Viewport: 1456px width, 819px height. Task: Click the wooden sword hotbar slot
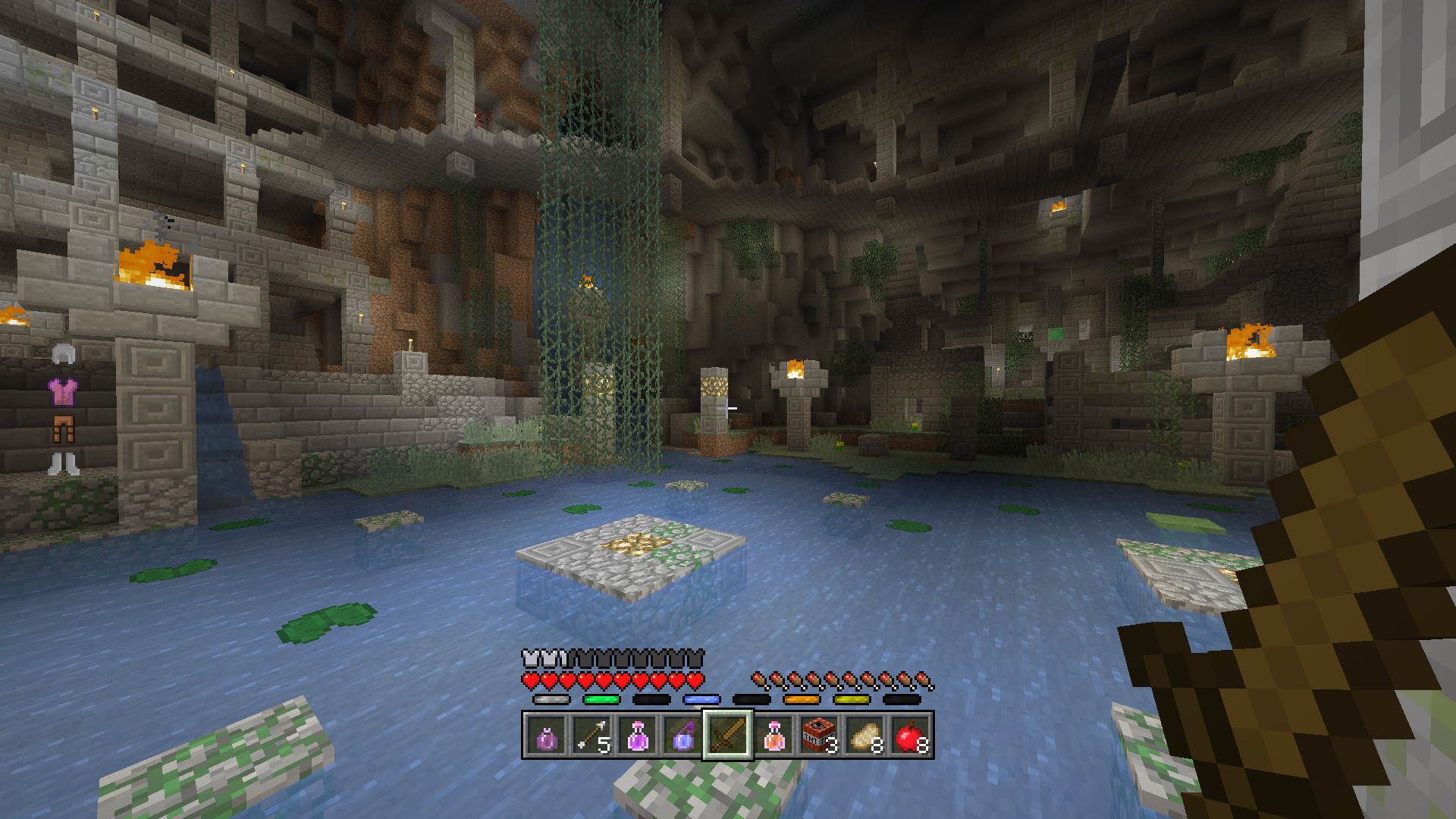(728, 736)
